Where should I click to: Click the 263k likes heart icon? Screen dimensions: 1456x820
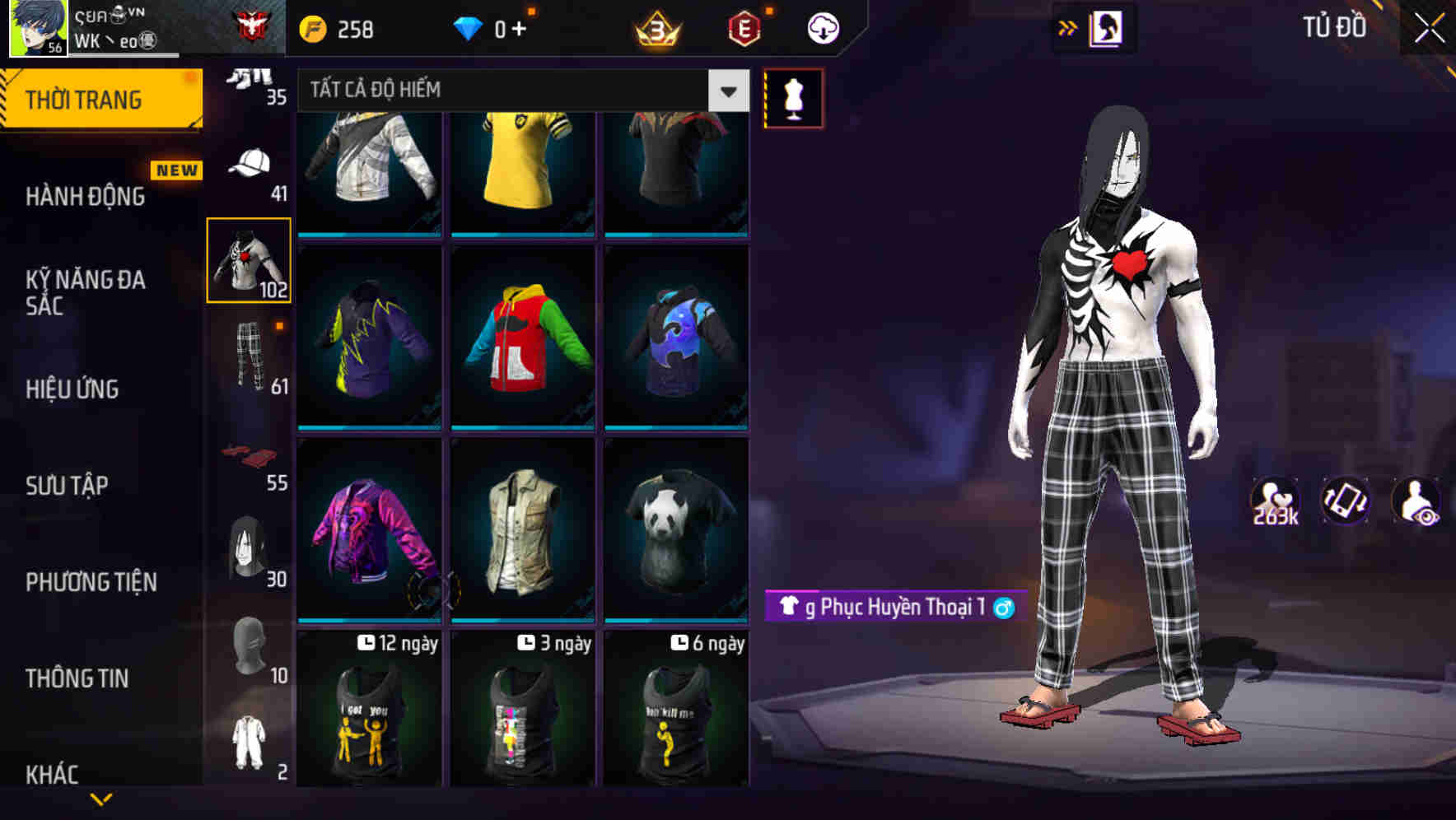click(x=1276, y=498)
